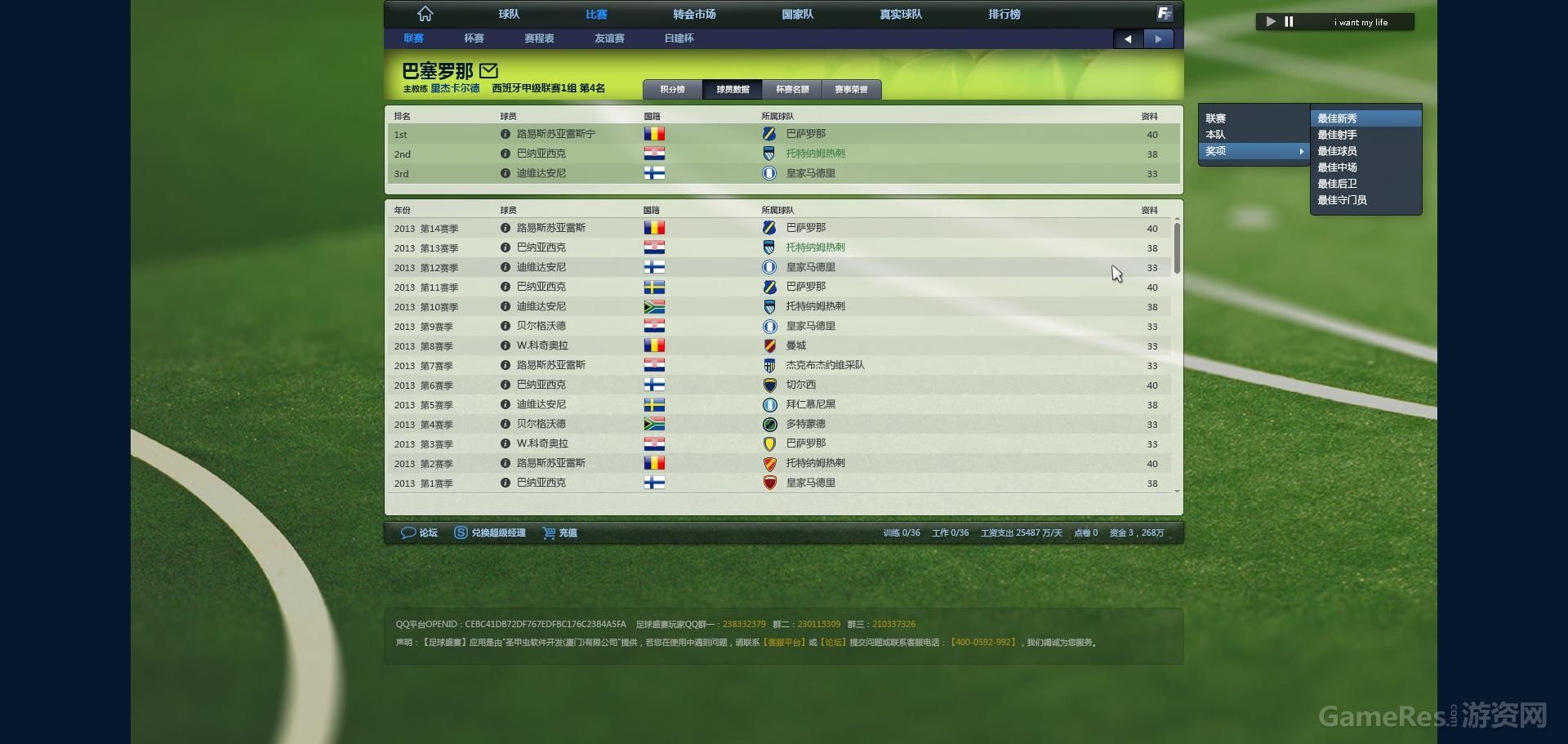
Task: Switch to the 积分榜 standings tab
Action: click(672, 90)
